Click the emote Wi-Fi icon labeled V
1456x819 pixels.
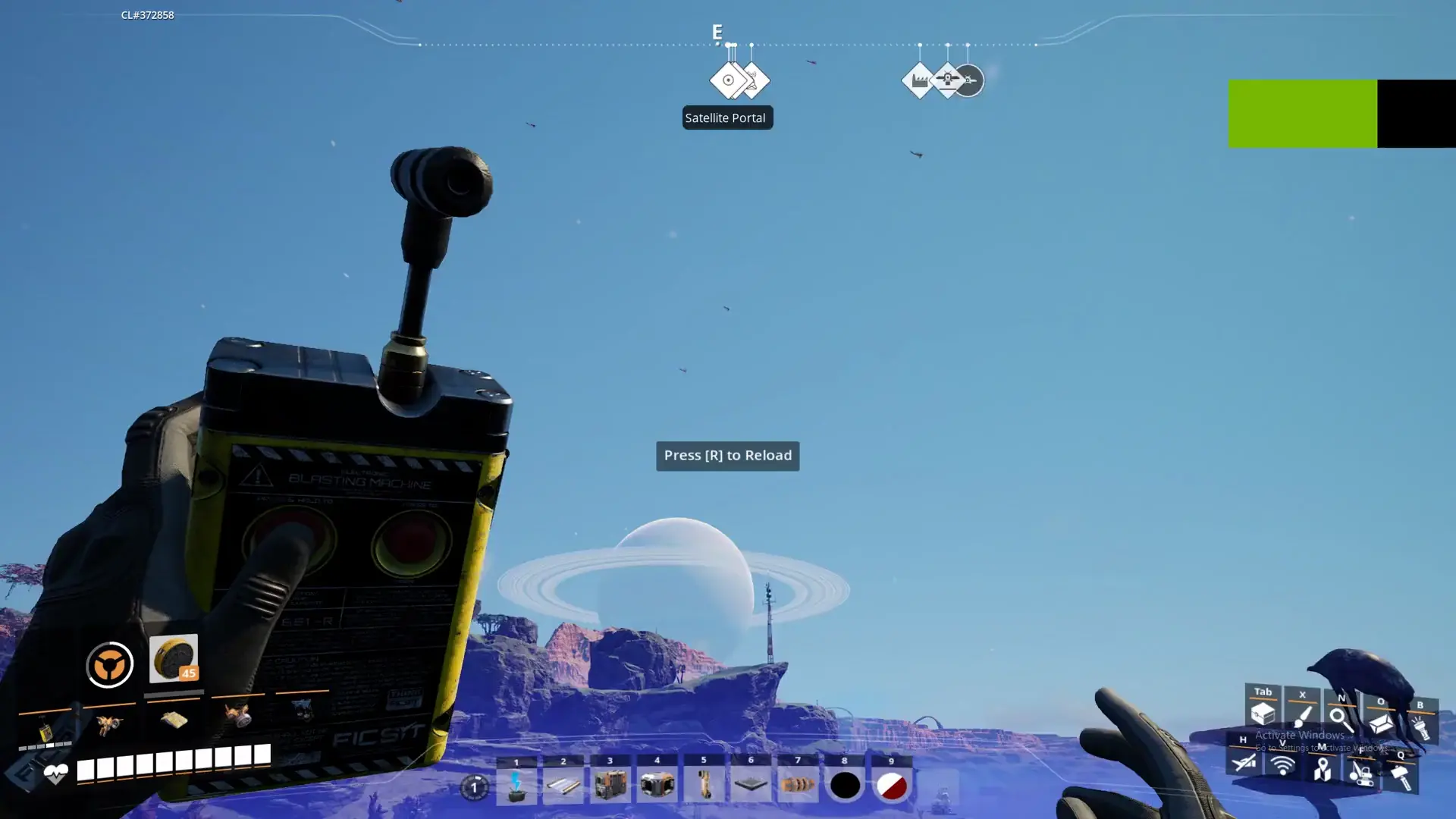(1282, 766)
